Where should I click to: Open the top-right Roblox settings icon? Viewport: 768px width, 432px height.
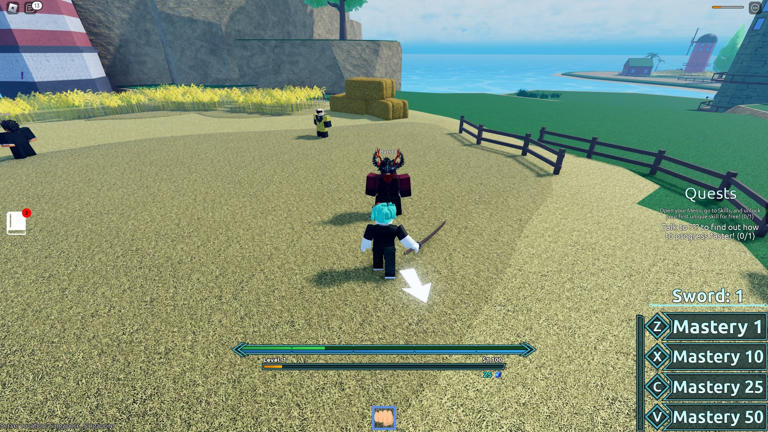[755, 8]
